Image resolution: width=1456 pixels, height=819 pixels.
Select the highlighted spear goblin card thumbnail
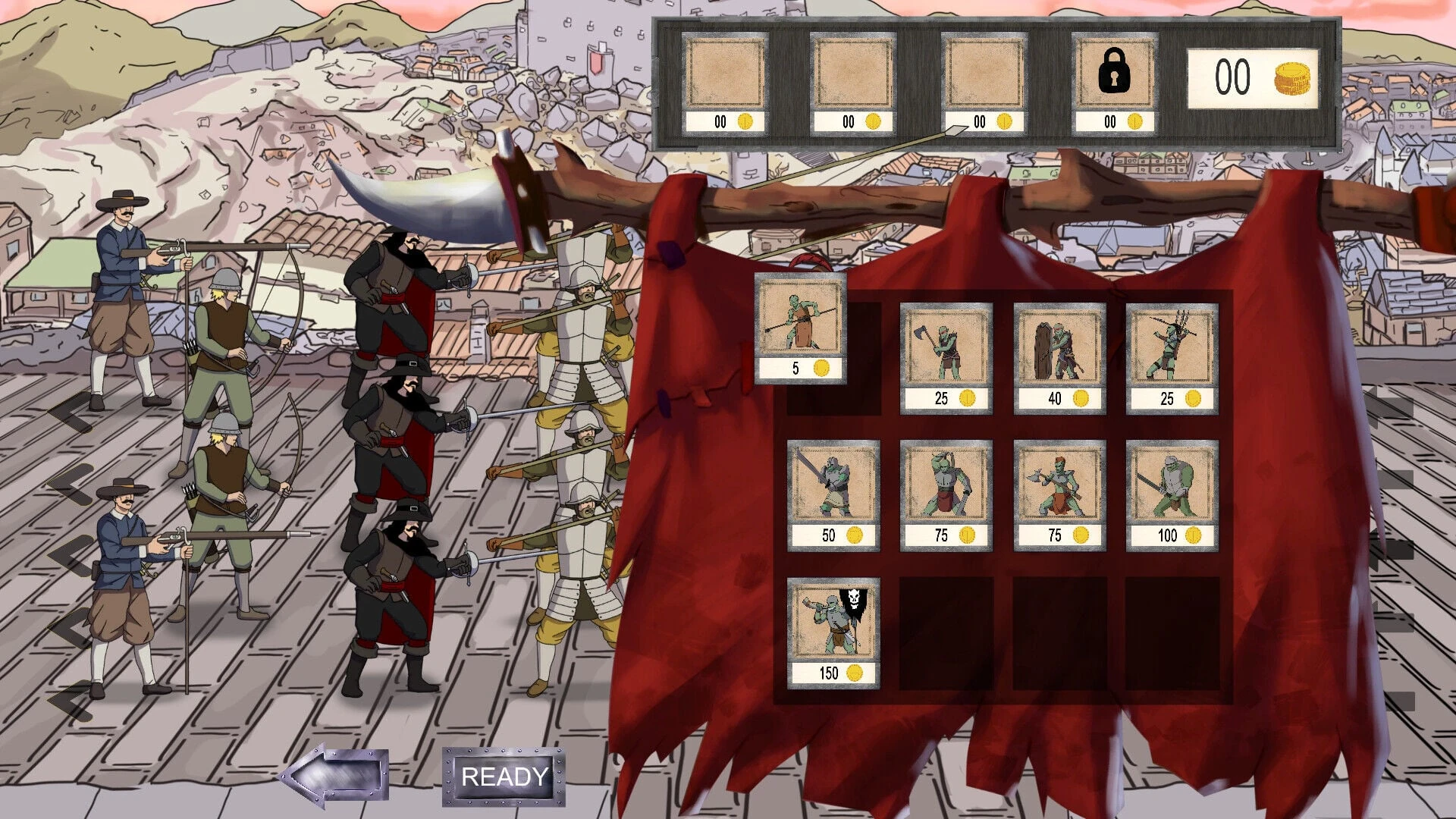(x=799, y=322)
